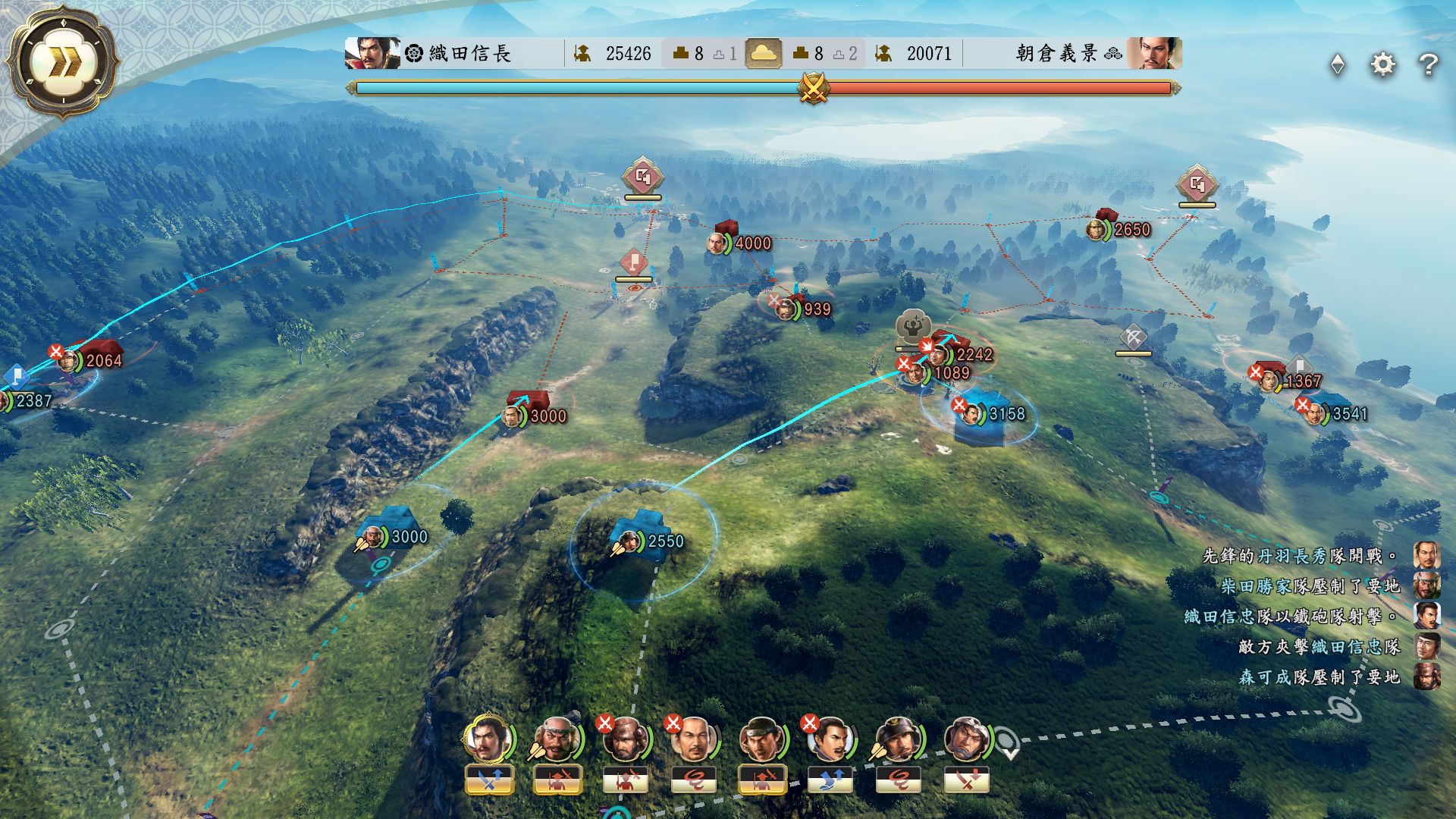This screenshot has width=1456, height=819.
Task: Activate the blue crossed-swords tactic with up arrow
Action: [x=489, y=780]
